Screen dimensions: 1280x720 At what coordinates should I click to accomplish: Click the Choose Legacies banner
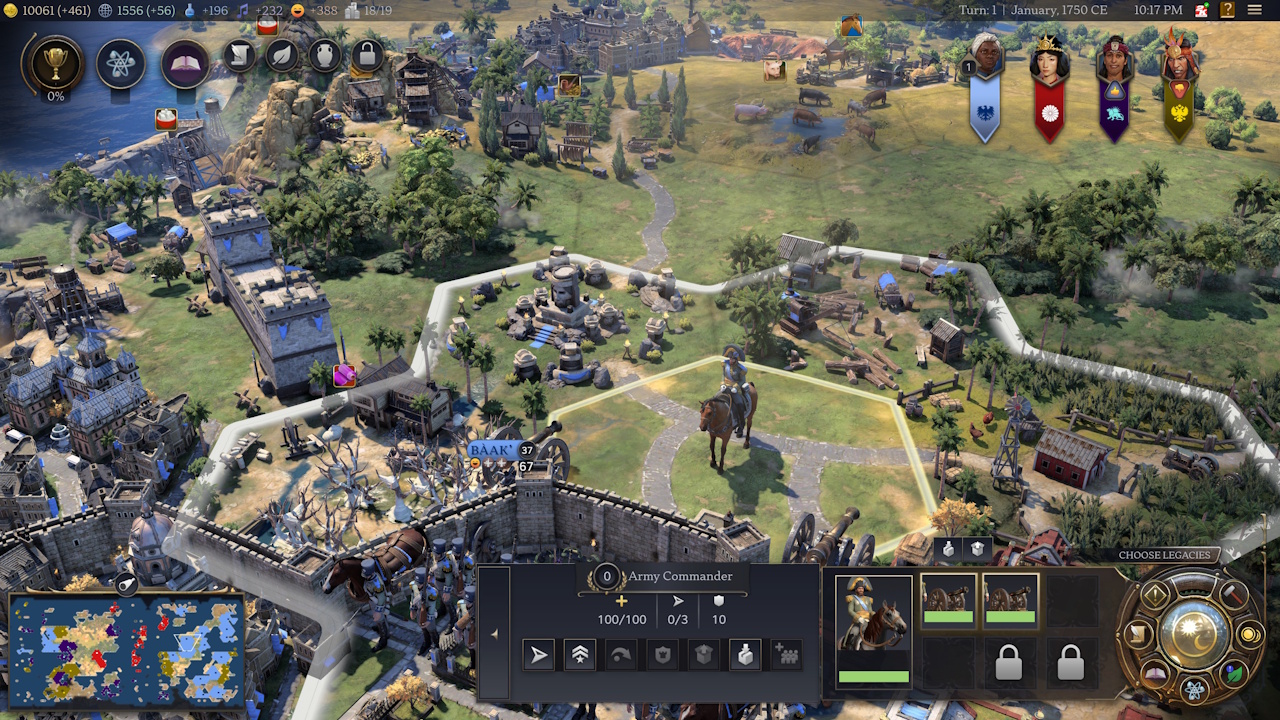(1164, 555)
